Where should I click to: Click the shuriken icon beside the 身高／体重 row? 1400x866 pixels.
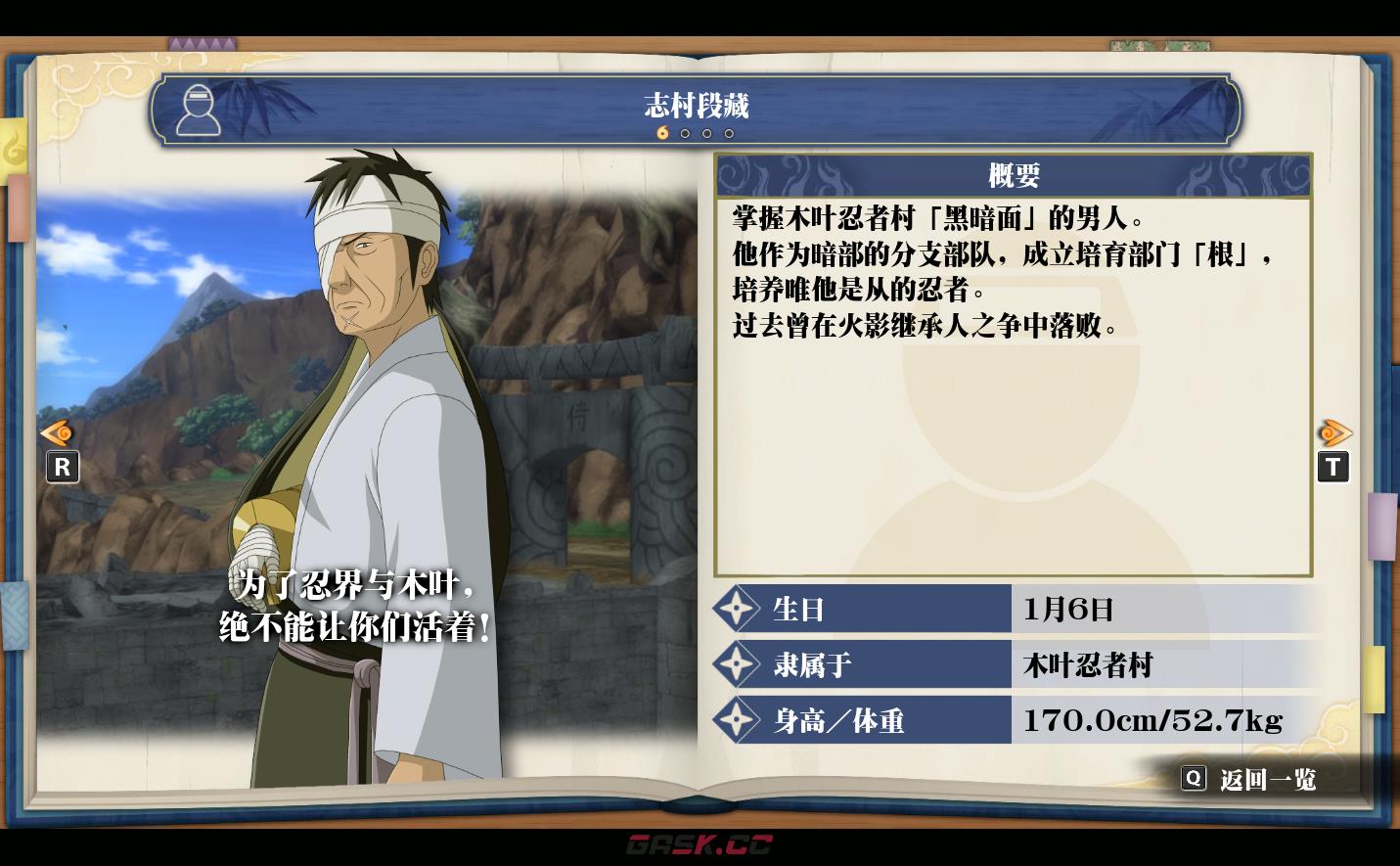point(736,719)
